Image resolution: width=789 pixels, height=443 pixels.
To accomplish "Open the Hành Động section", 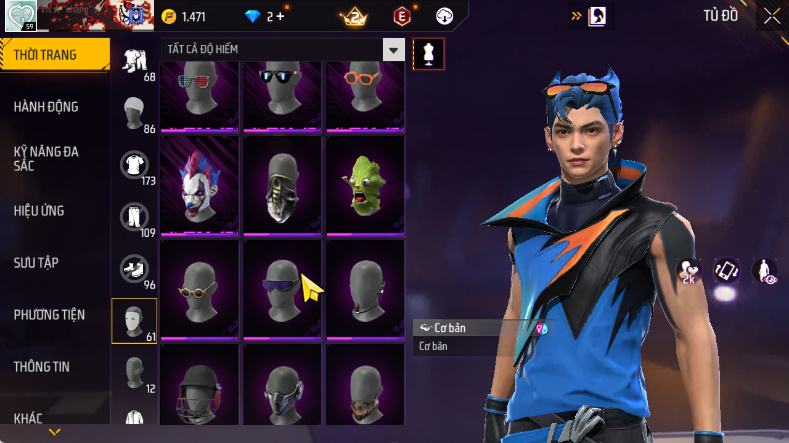I will tap(47, 107).
